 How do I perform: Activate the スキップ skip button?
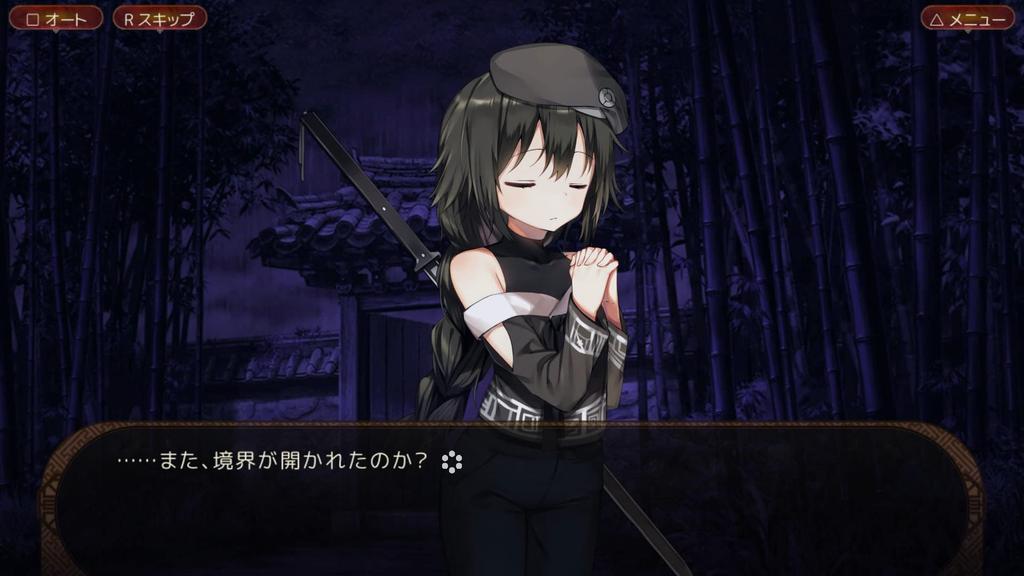point(159,18)
